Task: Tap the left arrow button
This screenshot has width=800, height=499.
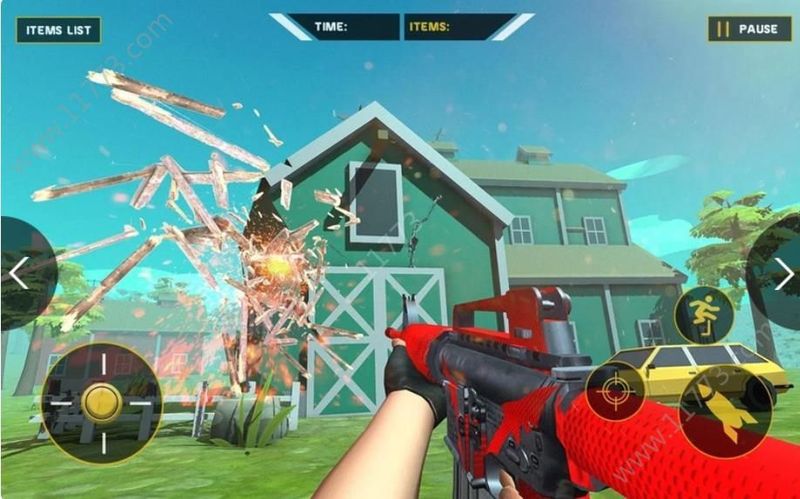Action: pos(19,272)
